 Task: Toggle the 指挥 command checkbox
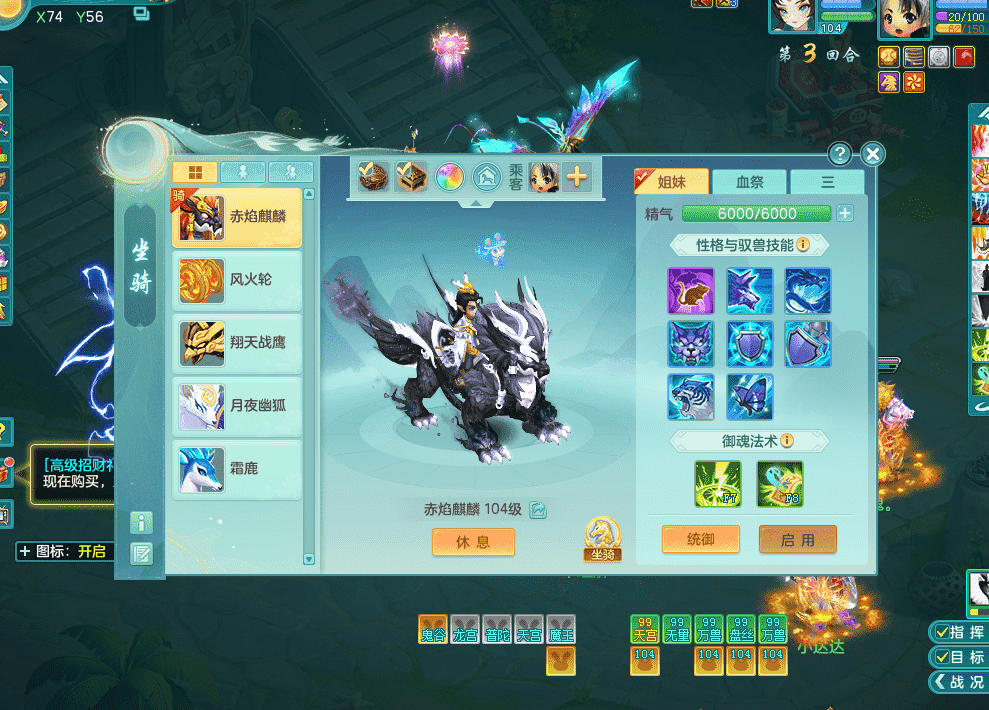(958, 632)
